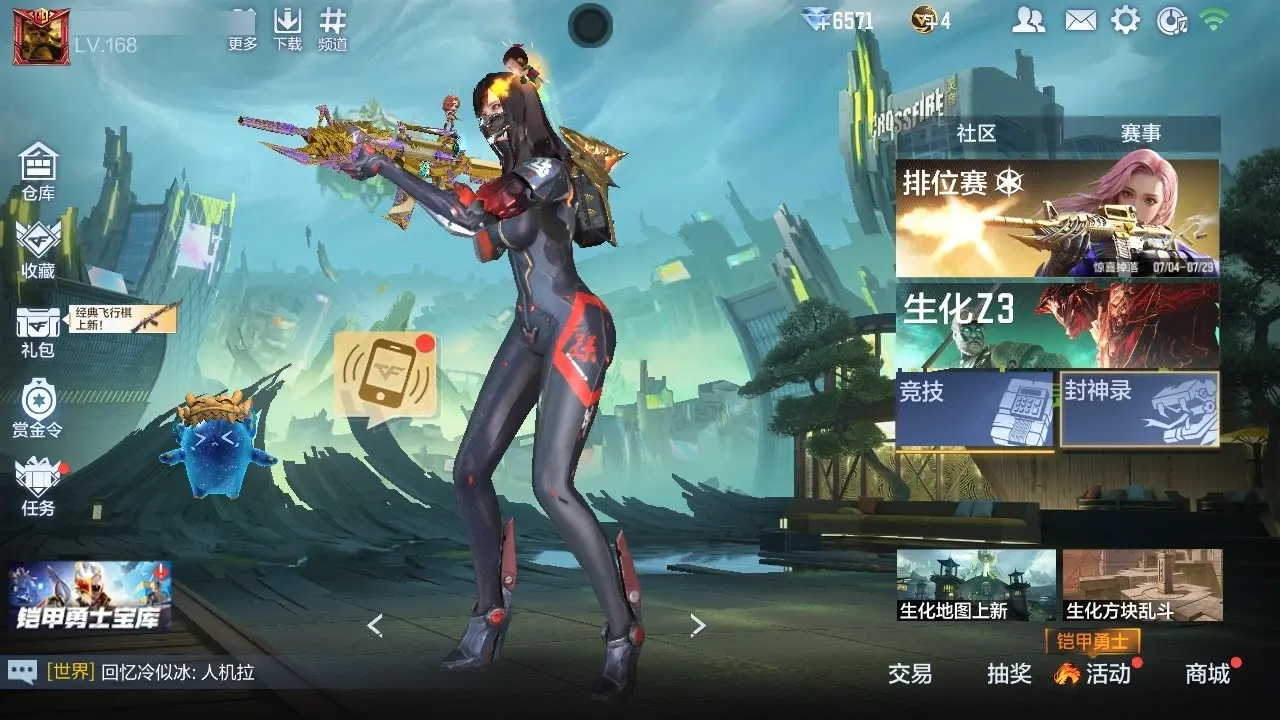The width and height of the screenshot is (1280, 720).
Task: Switch to the 社区 community tab
Action: pyautogui.click(x=977, y=133)
